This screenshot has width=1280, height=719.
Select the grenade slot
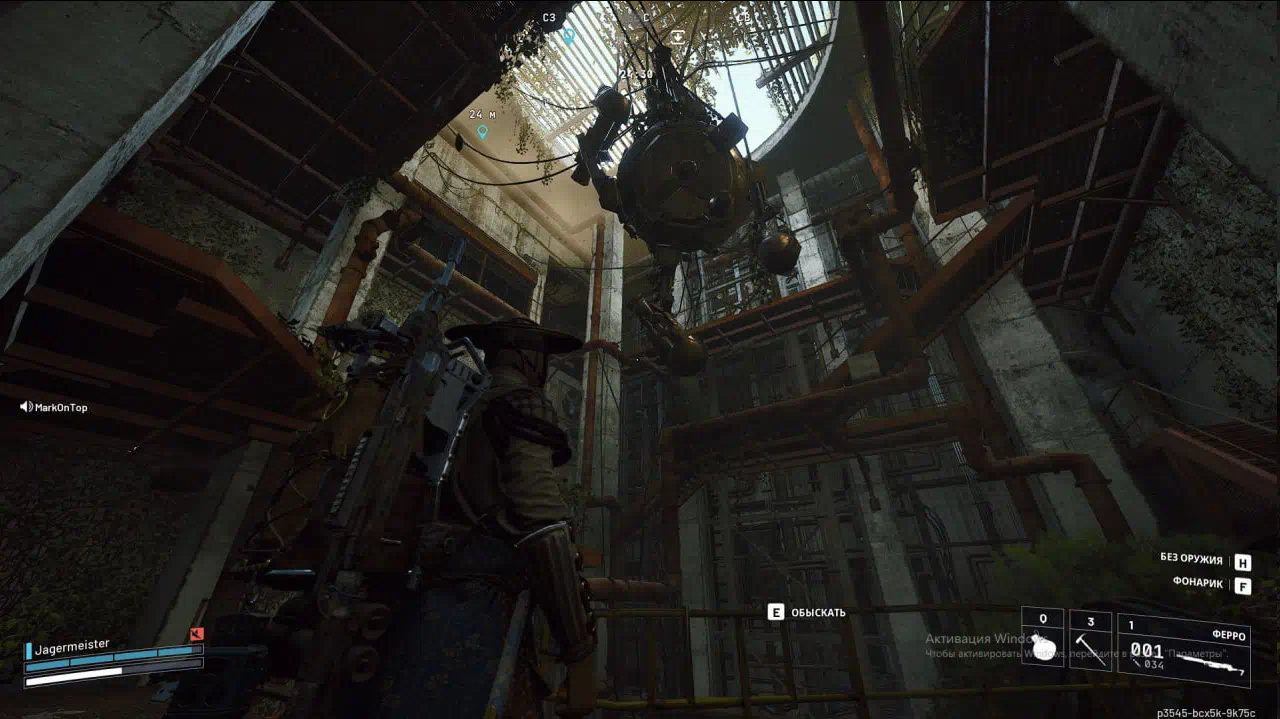click(x=1043, y=639)
